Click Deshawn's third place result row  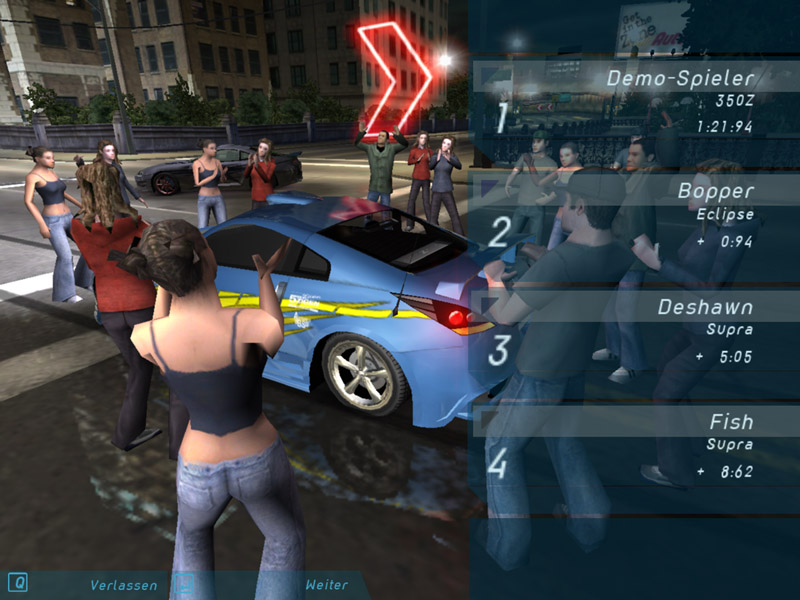pos(635,330)
